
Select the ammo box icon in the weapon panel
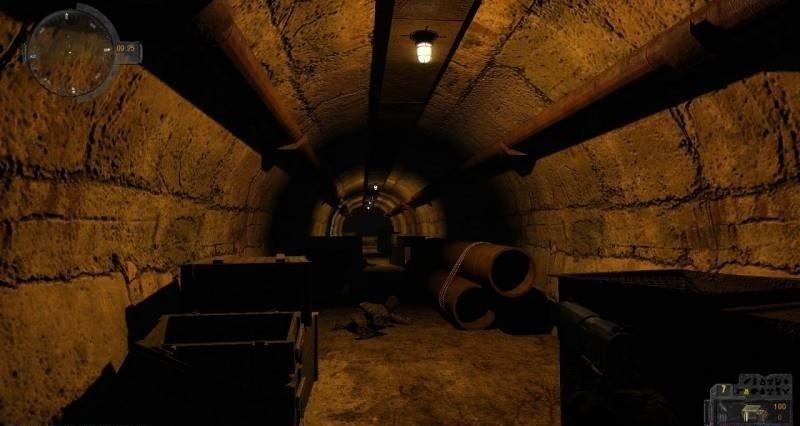[x=752, y=413]
